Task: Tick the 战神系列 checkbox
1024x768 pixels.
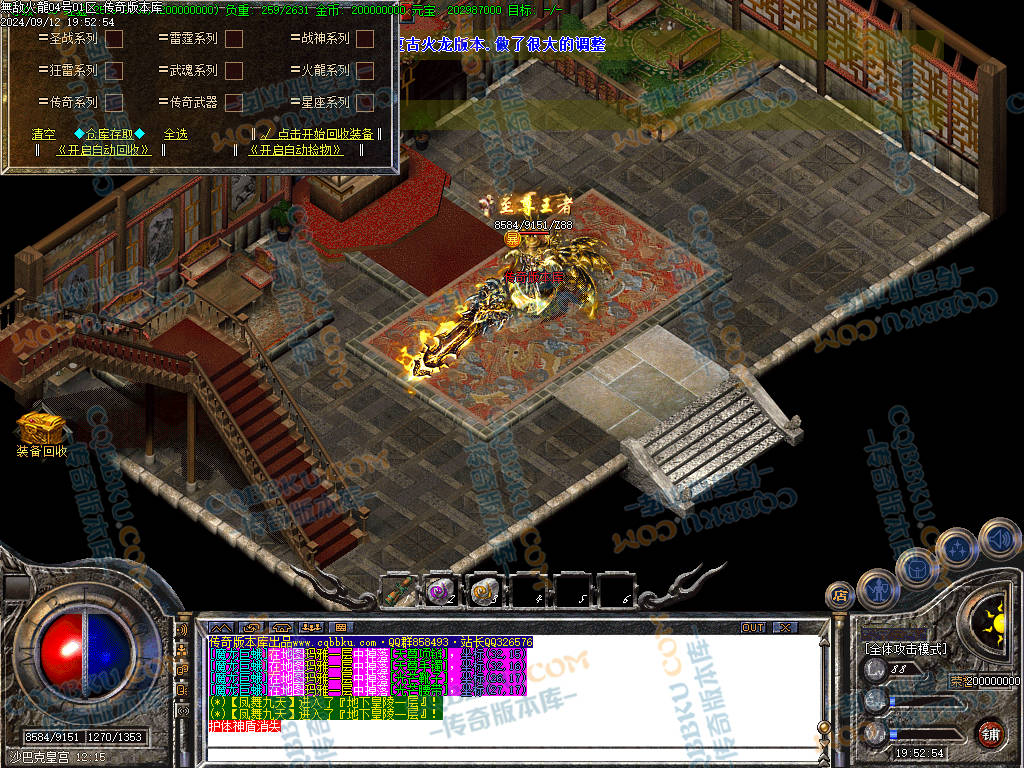Action: tap(365, 39)
